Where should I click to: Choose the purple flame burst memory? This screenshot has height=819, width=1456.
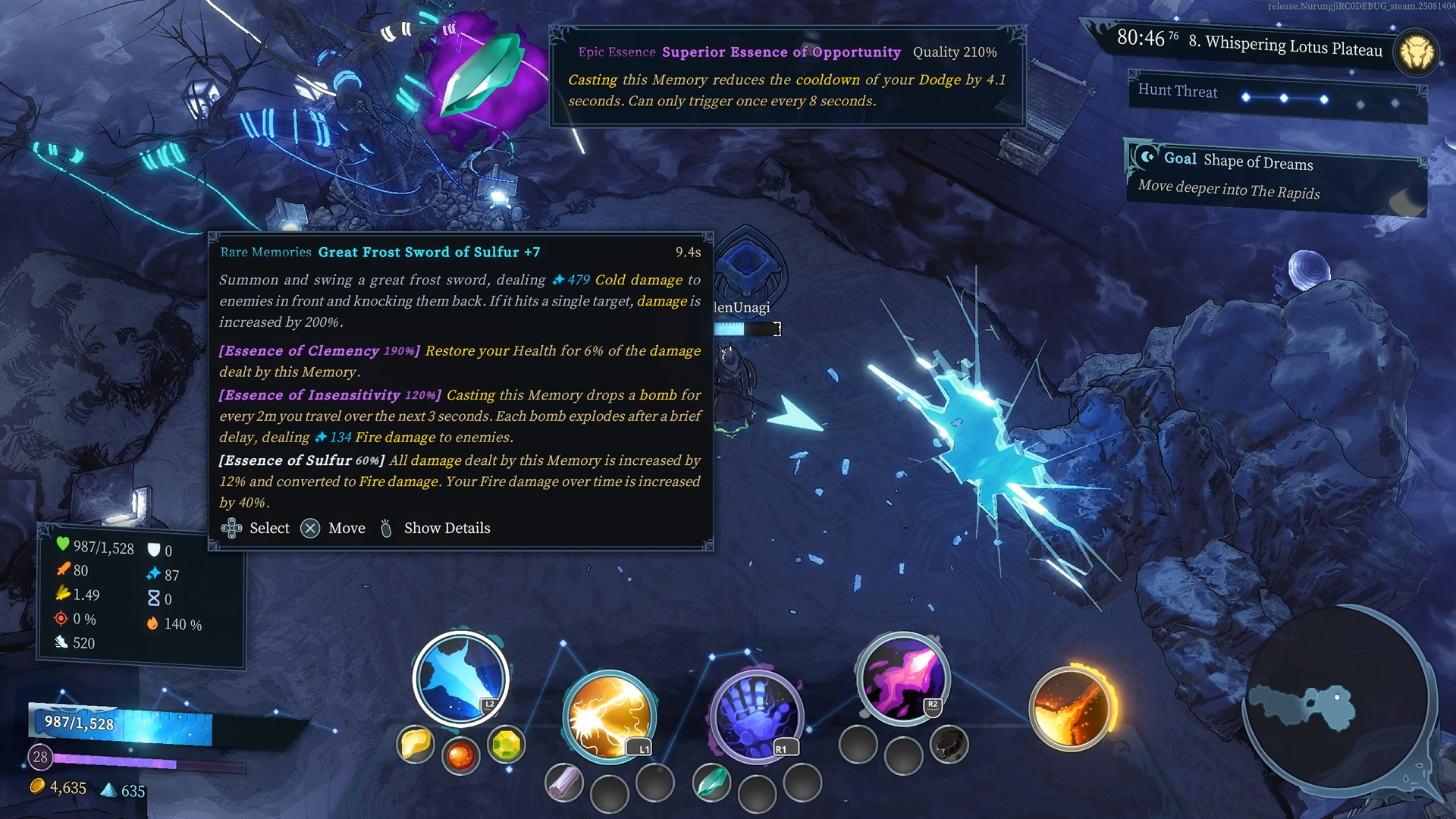(902, 677)
